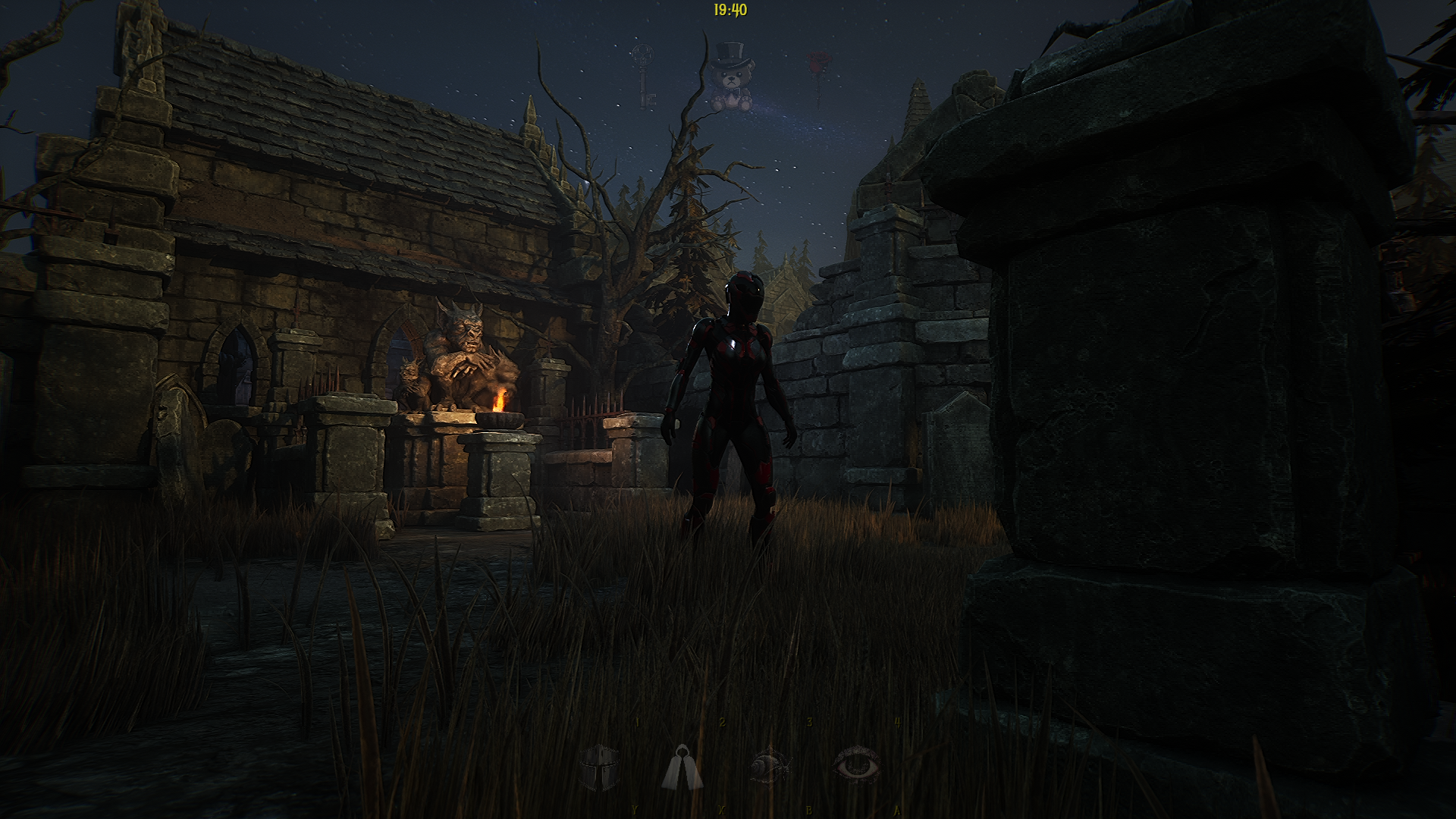The height and width of the screenshot is (819, 1456).
Task: Choose the red rose item icon
Action: 817,74
